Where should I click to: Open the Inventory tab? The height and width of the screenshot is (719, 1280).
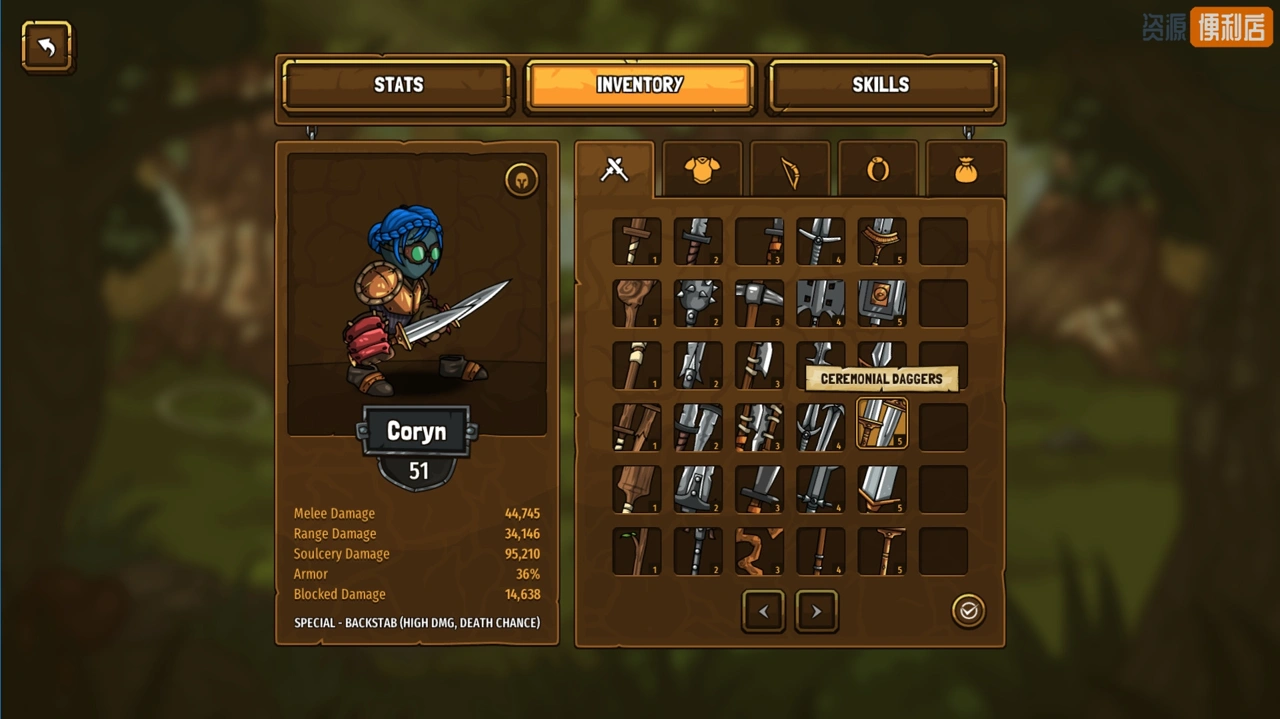640,85
